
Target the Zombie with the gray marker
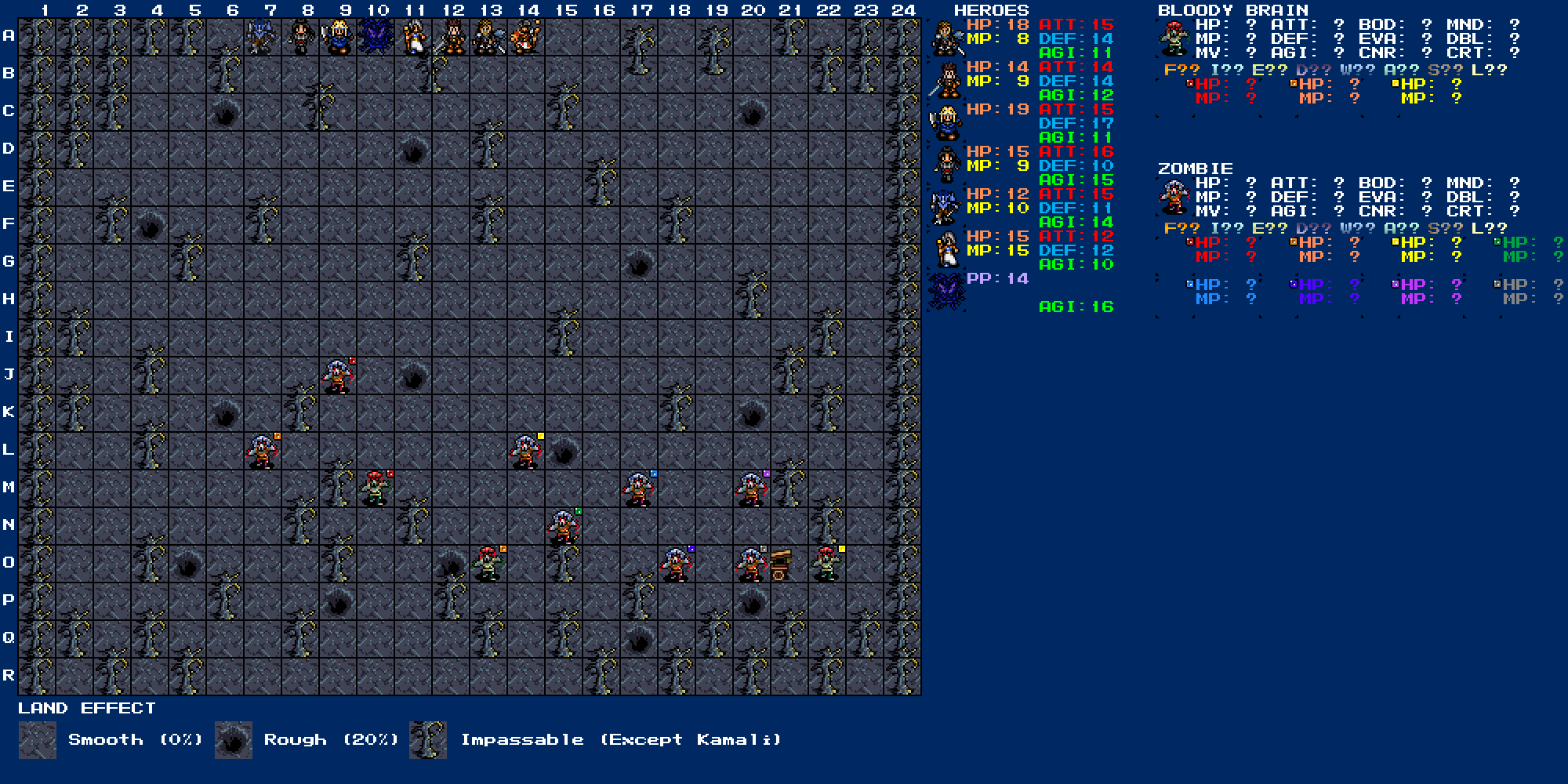tap(751, 564)
